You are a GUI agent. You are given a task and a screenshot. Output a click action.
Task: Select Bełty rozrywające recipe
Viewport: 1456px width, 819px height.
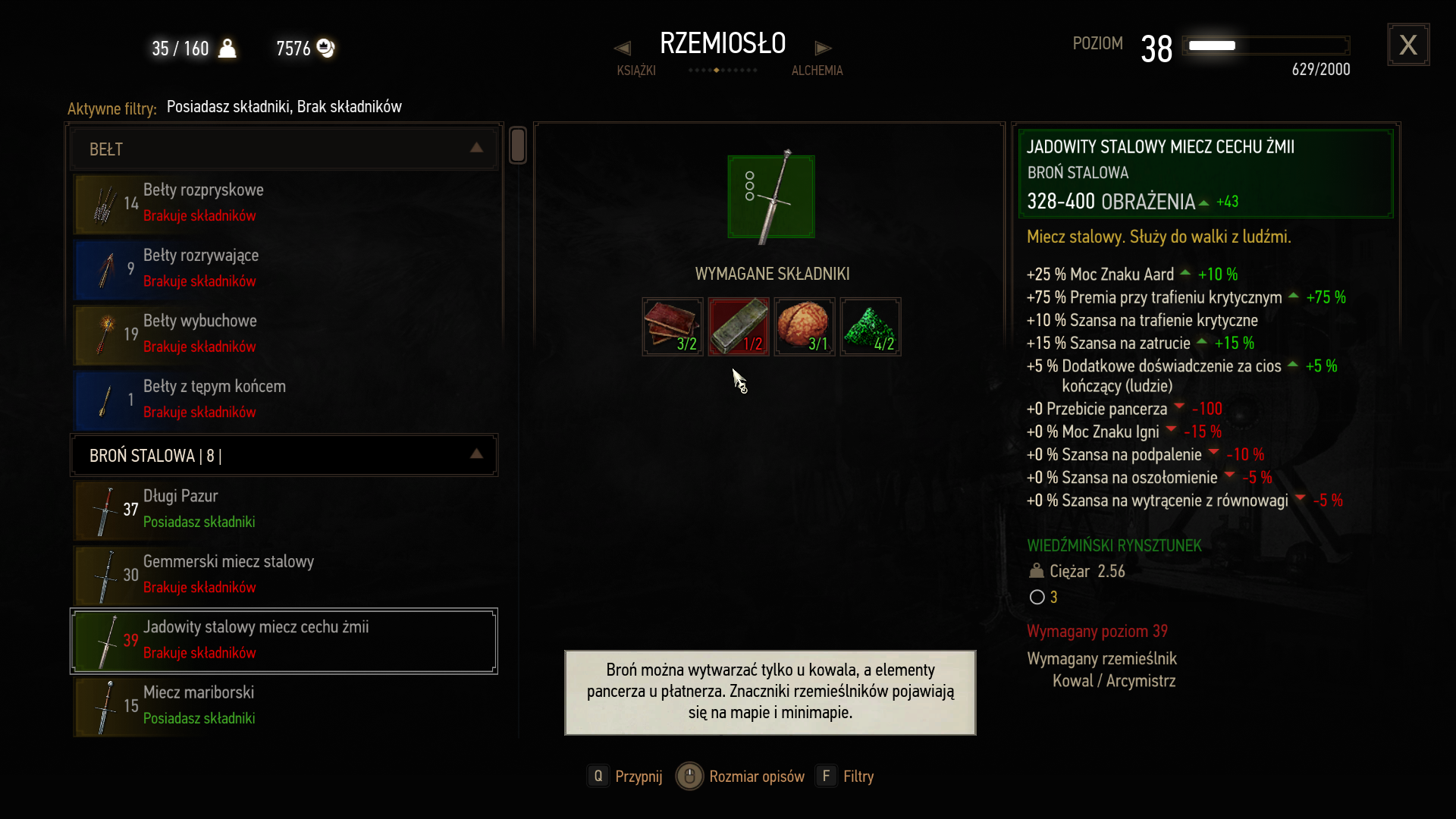(284, 268)
